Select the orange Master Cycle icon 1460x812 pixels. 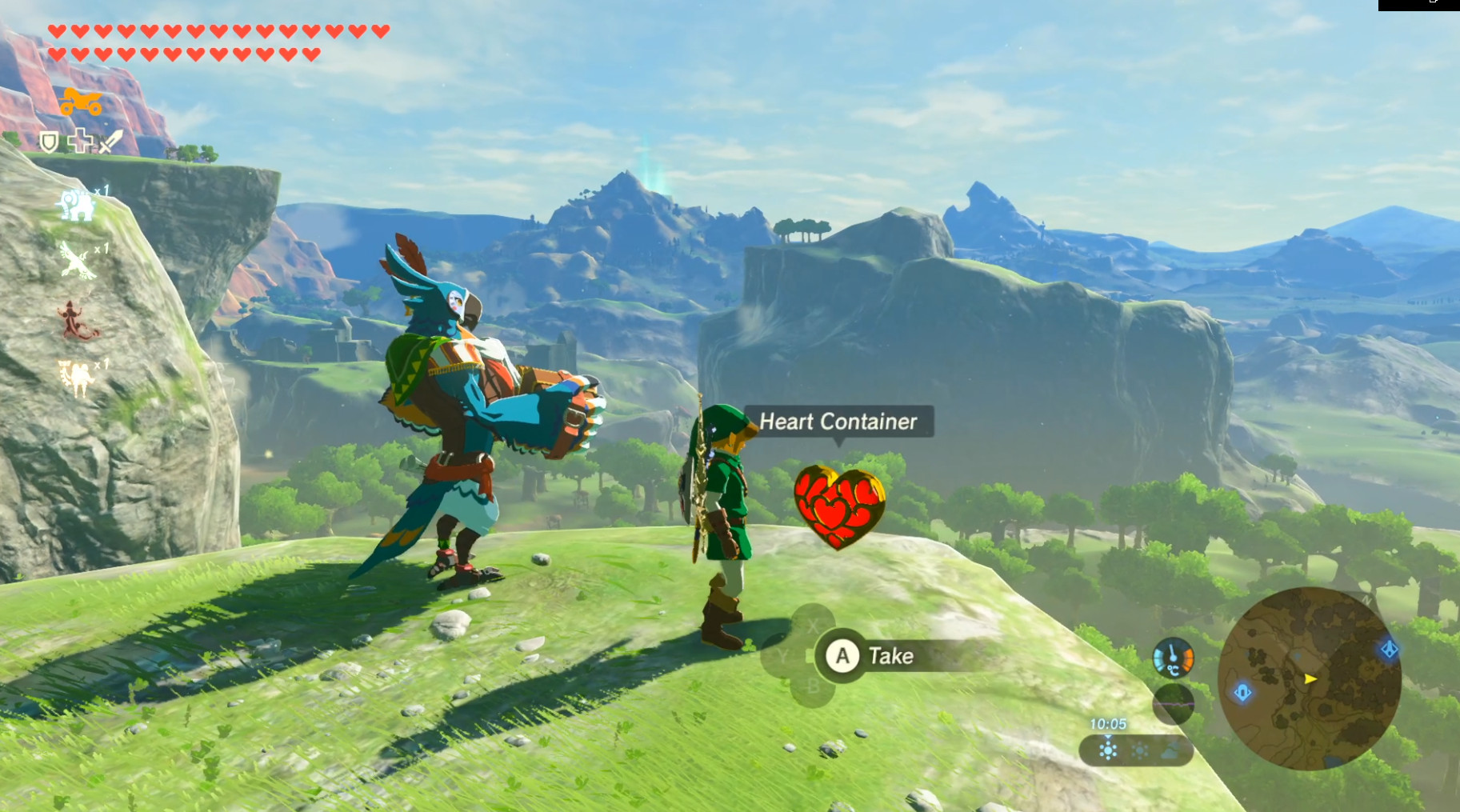82,102
